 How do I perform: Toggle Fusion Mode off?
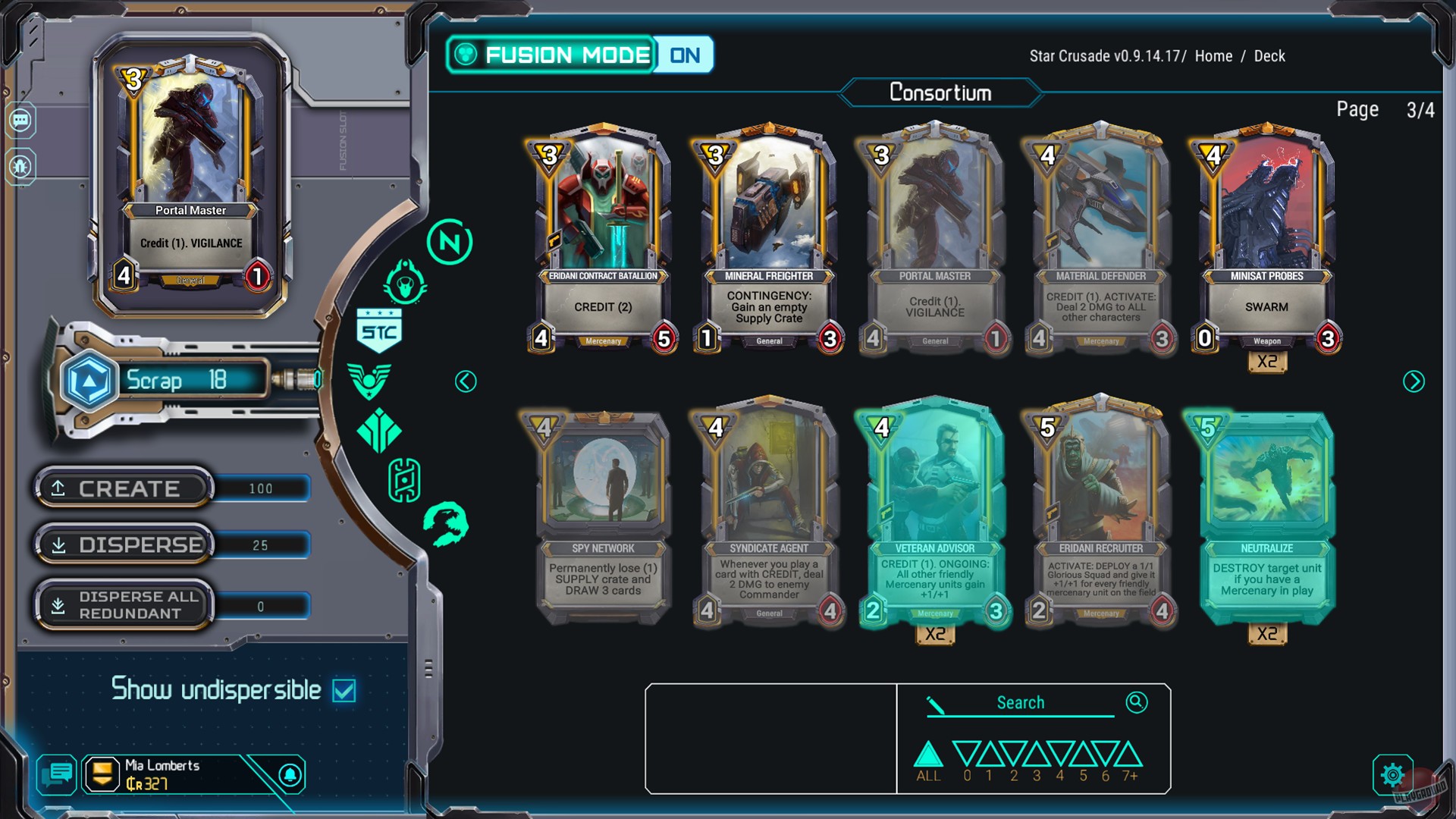click(685, 54)
